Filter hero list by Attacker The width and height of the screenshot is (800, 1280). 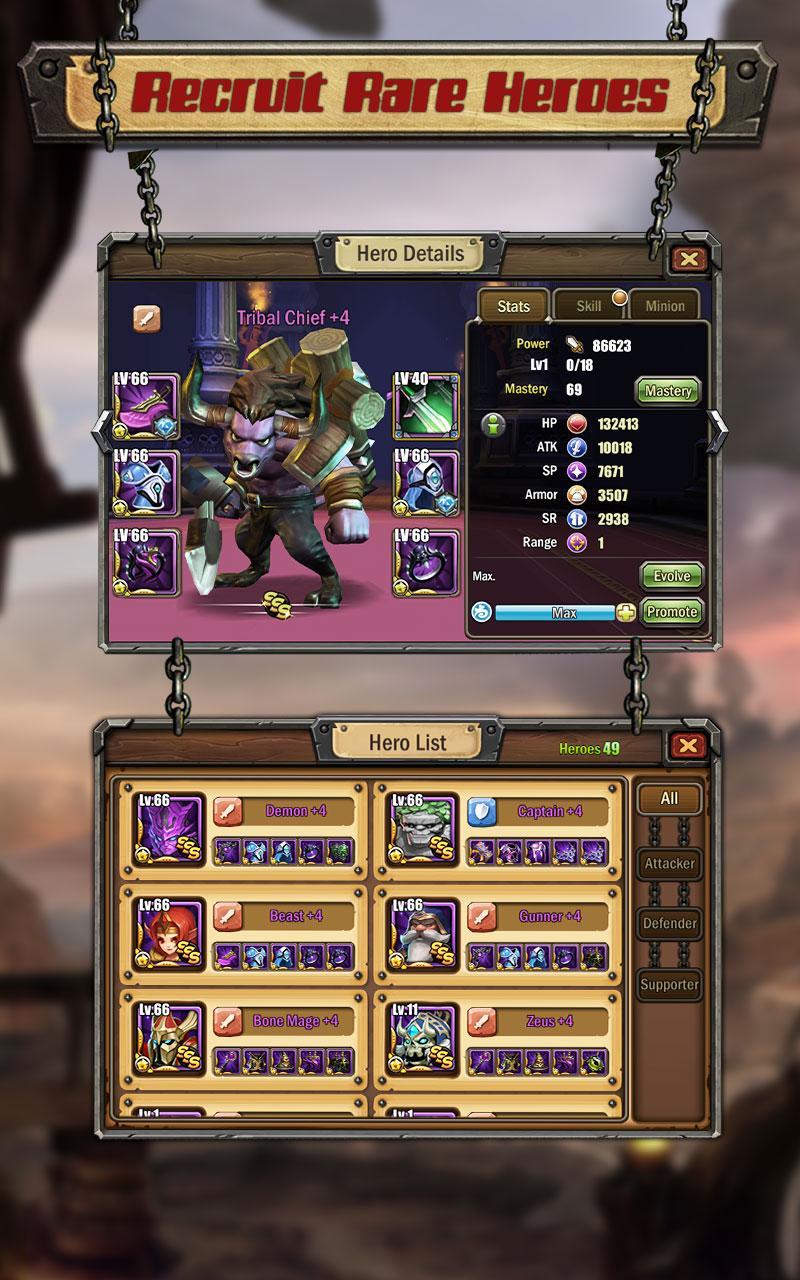669,864
